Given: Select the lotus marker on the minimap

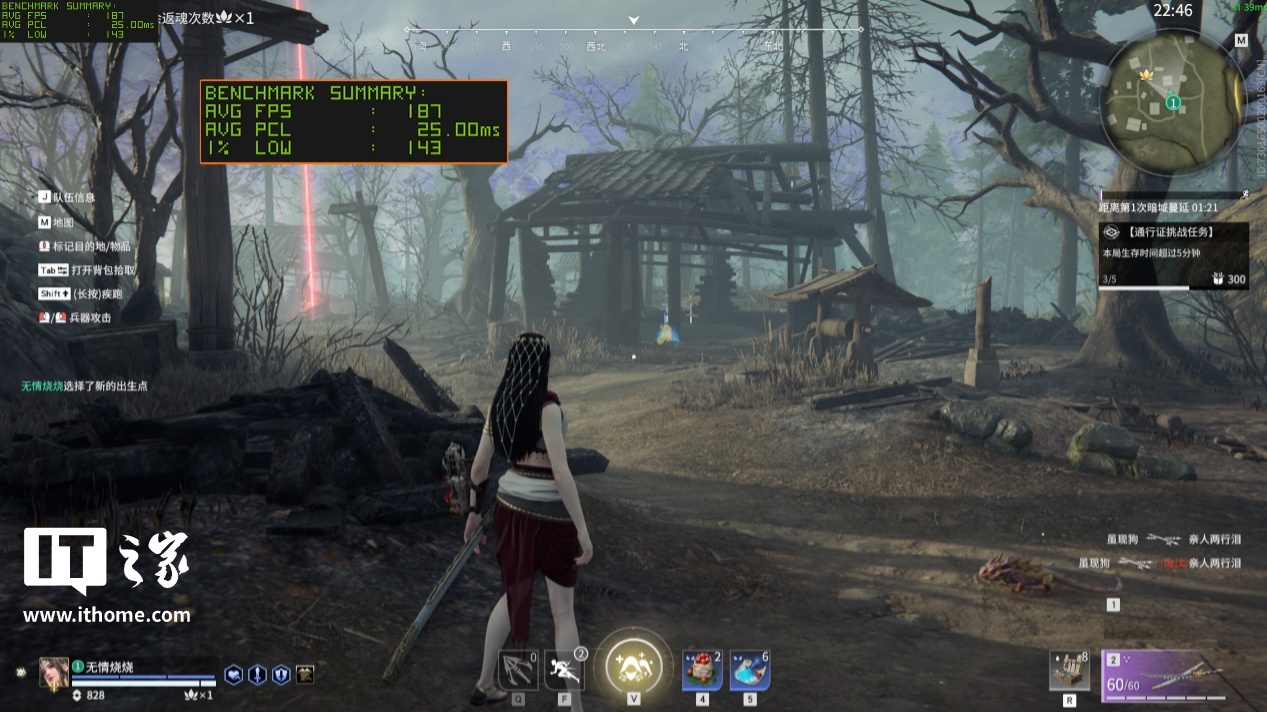Looking at the screenshot, I should 1146,75.
